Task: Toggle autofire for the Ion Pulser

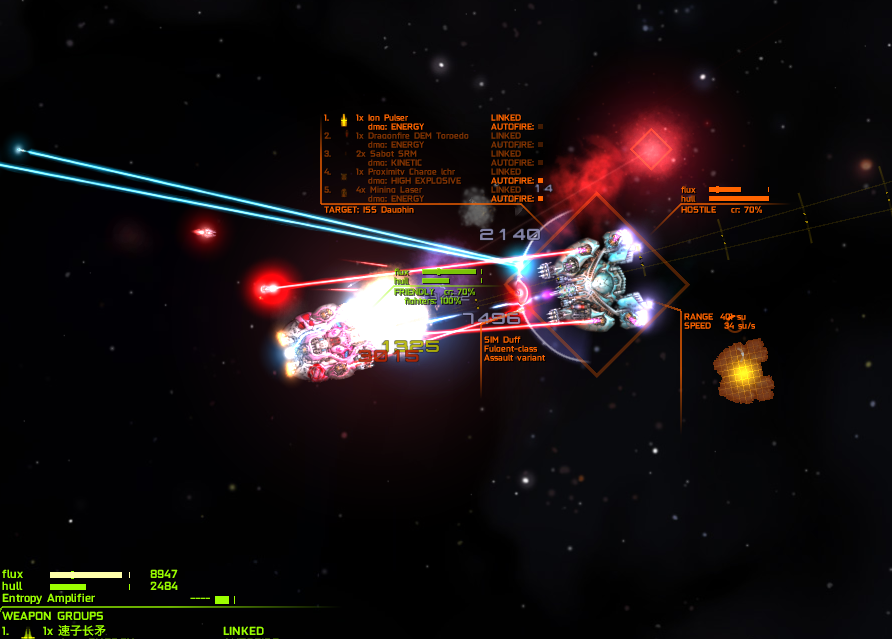Action: pyautogui.click(x=540, y=127)
